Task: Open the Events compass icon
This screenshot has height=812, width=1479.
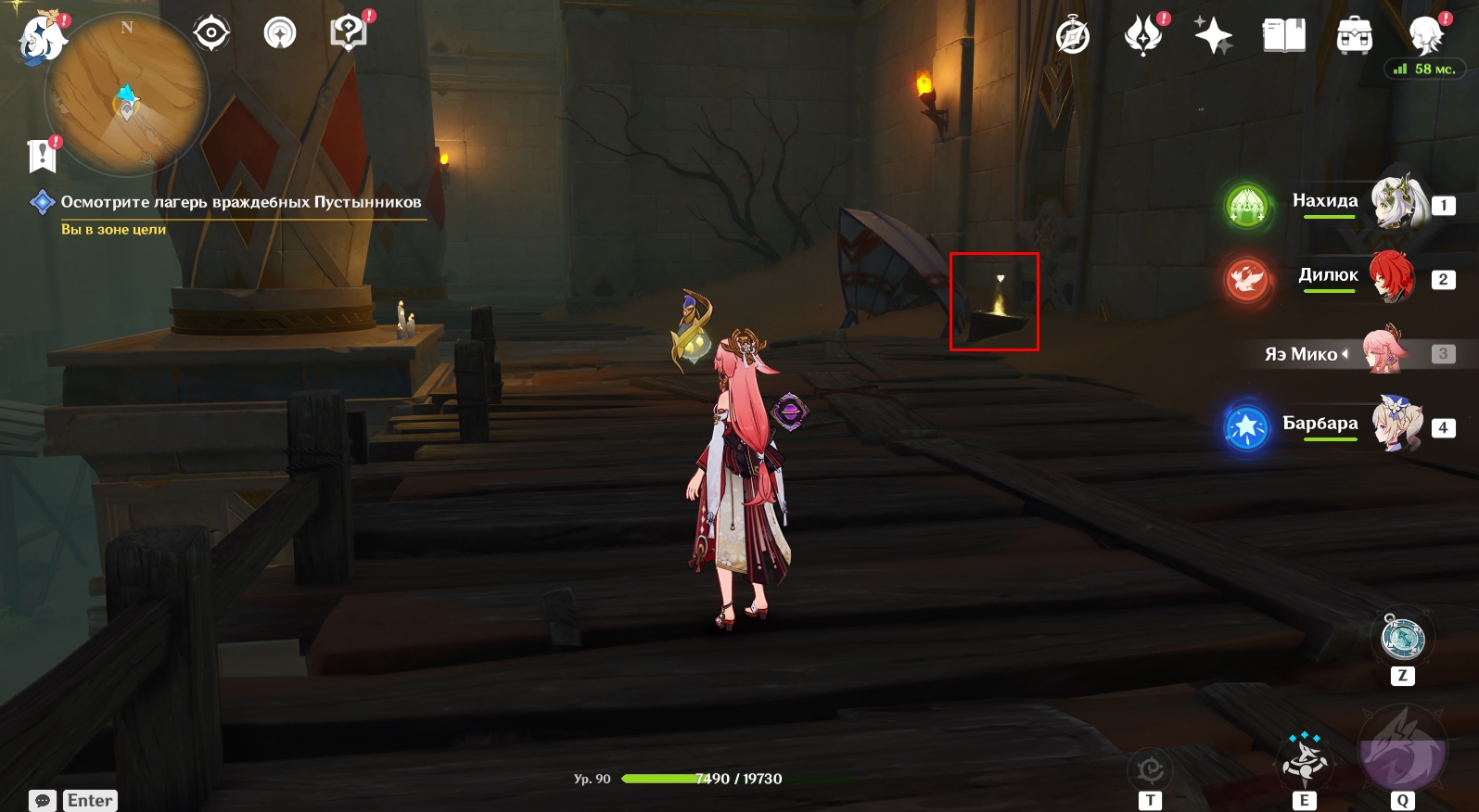Action: pyautogui.click(x=1073, y=36)
